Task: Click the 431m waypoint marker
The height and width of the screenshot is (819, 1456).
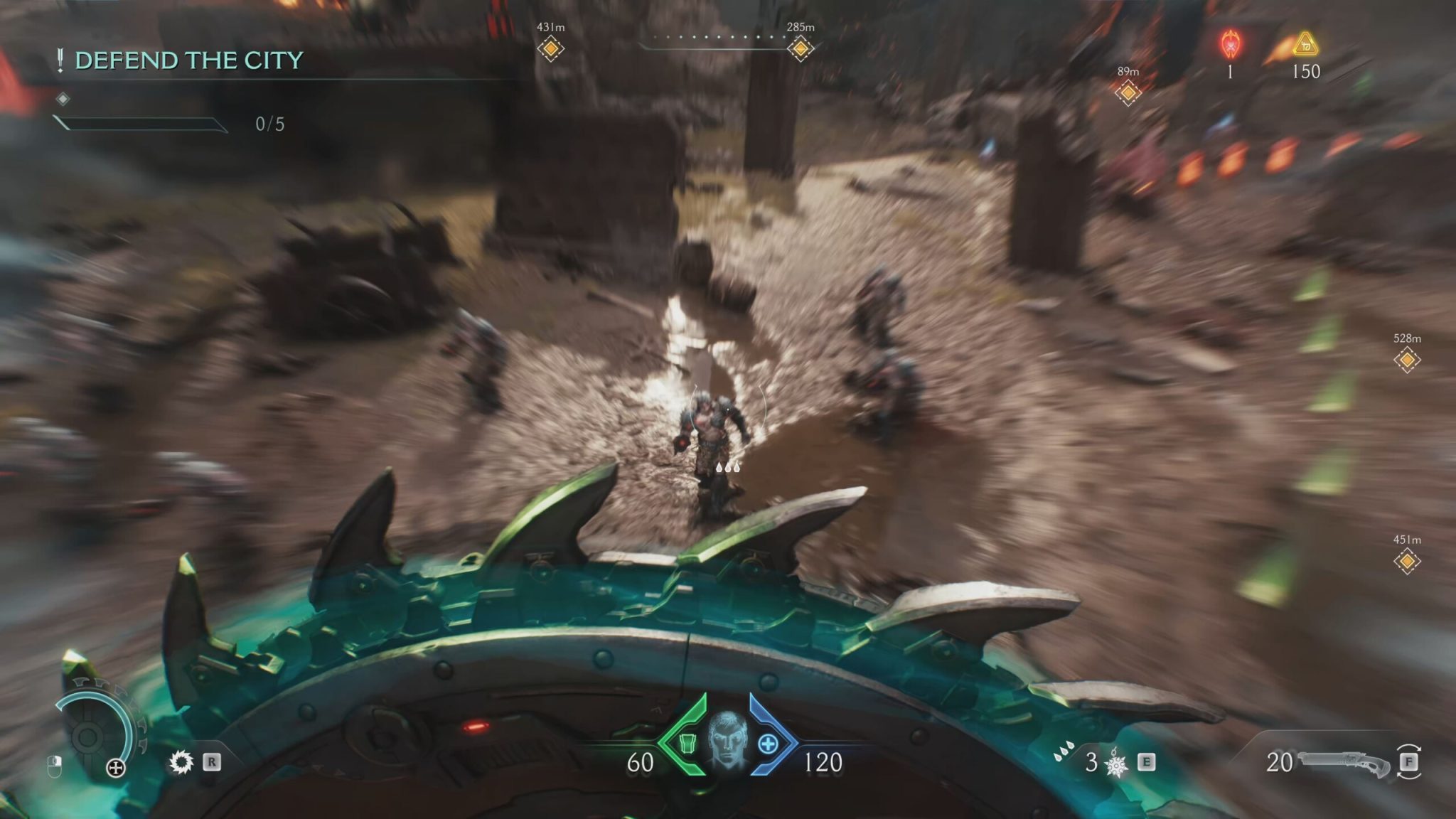Action: tap(550, 49)
